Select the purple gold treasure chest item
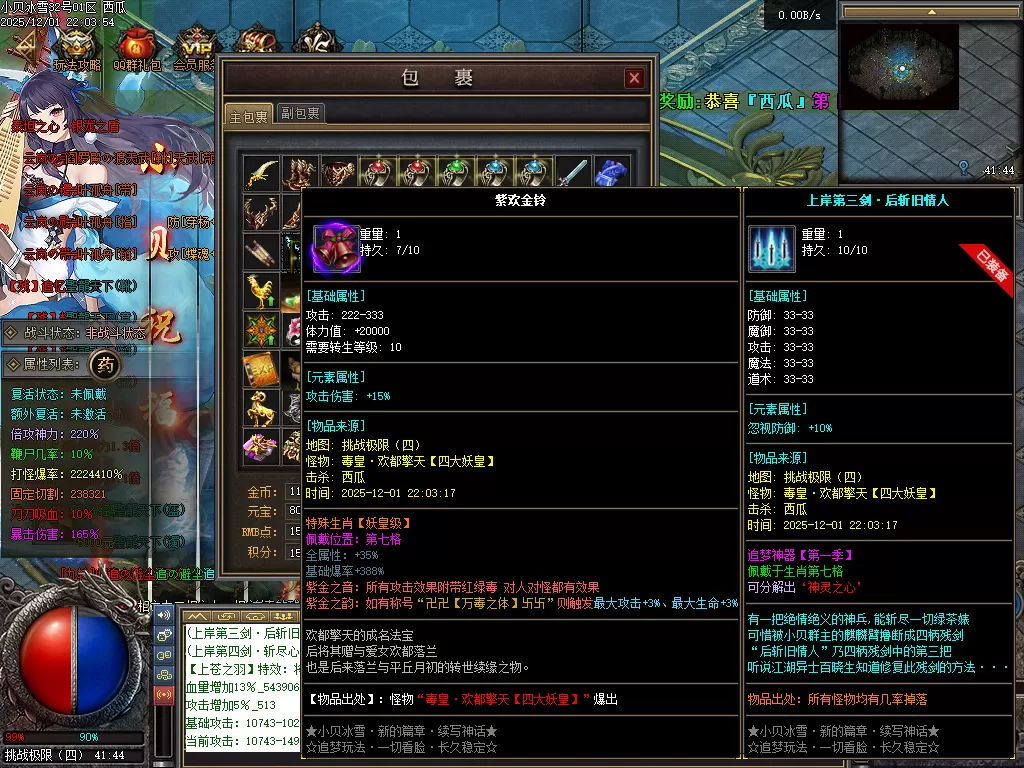Viewport: 1024px width, 768px height. pos(262,446)
